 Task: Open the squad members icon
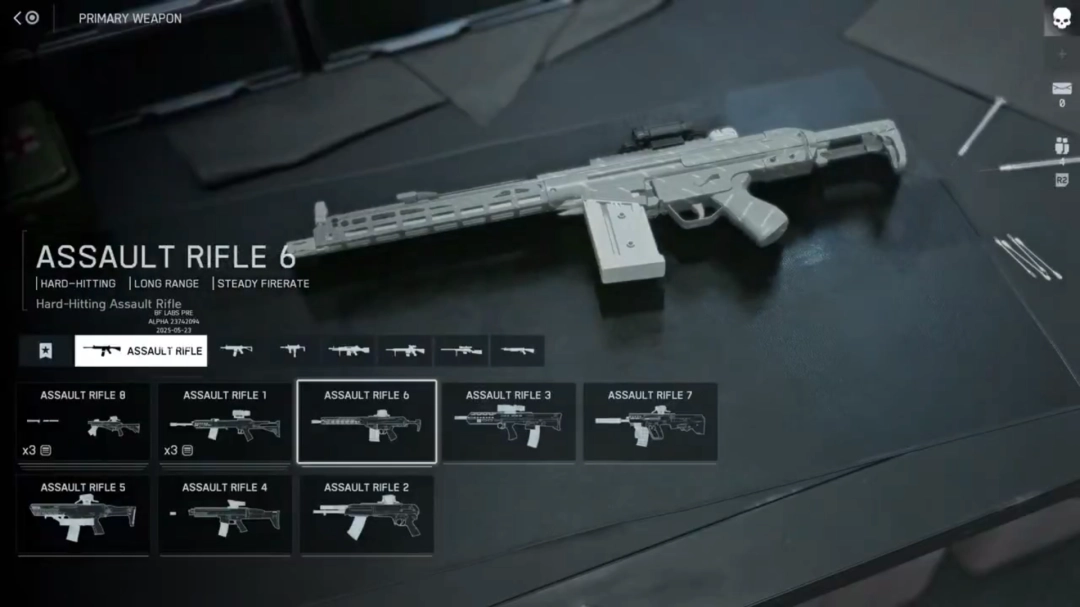(x=1061, y=147)
